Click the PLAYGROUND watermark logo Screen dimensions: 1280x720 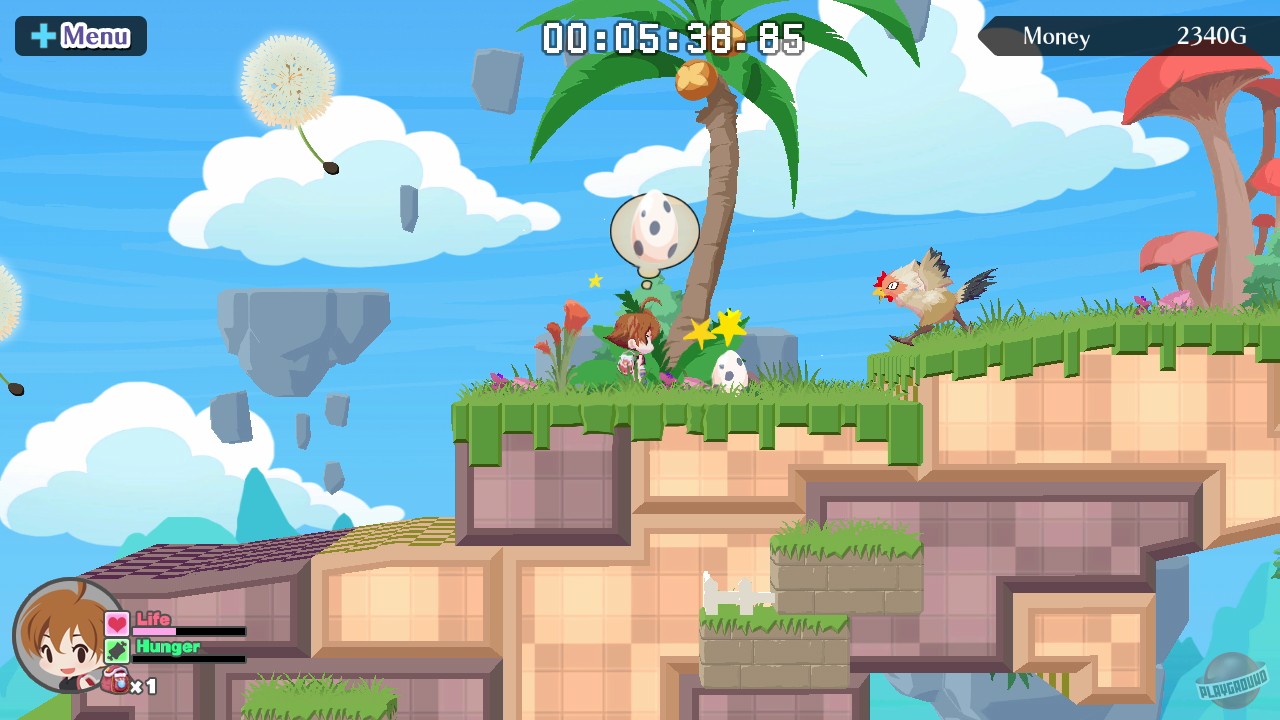tap(1233, 683)
